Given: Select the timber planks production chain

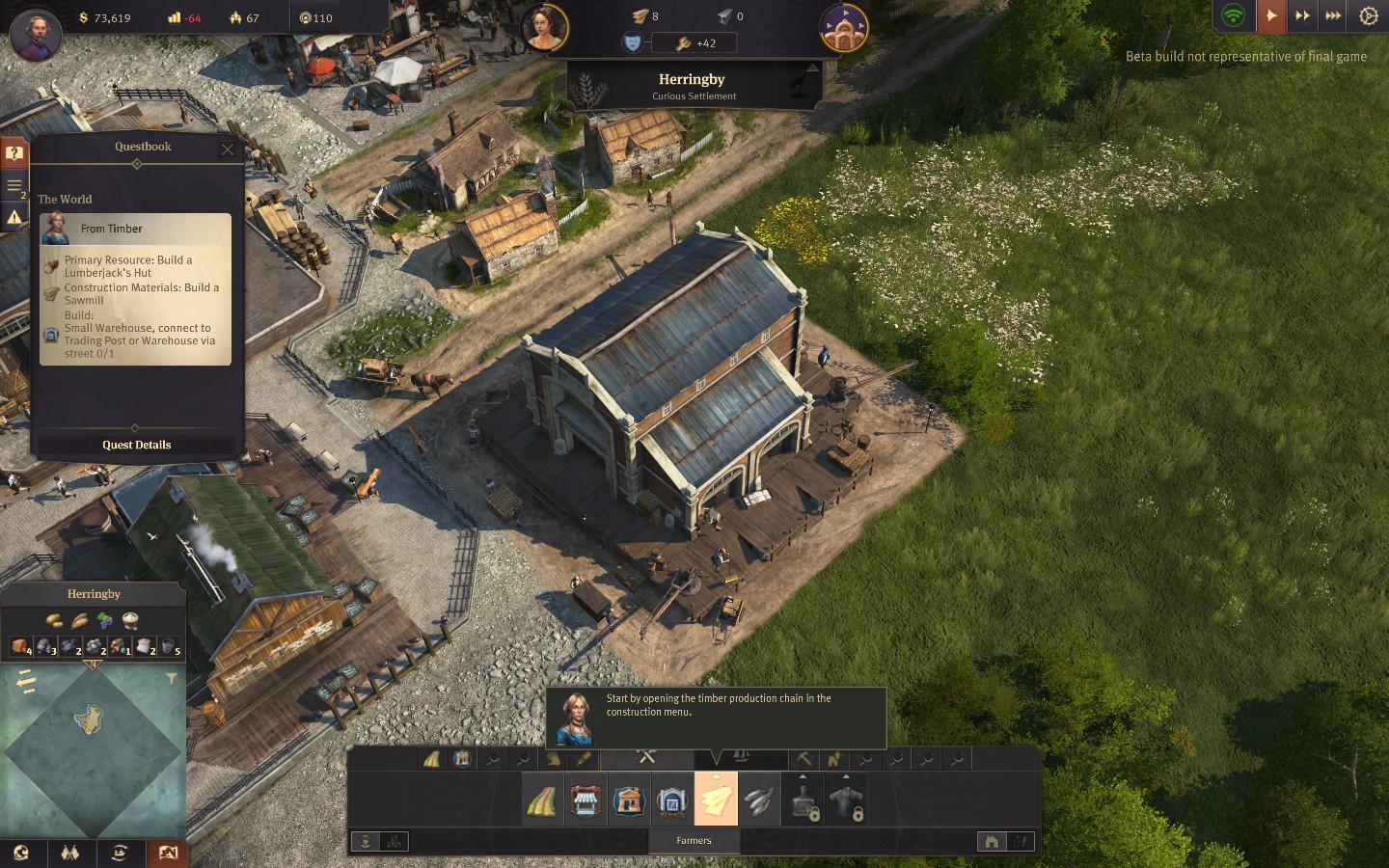Looking at the screenshot, I should [716, 800].
